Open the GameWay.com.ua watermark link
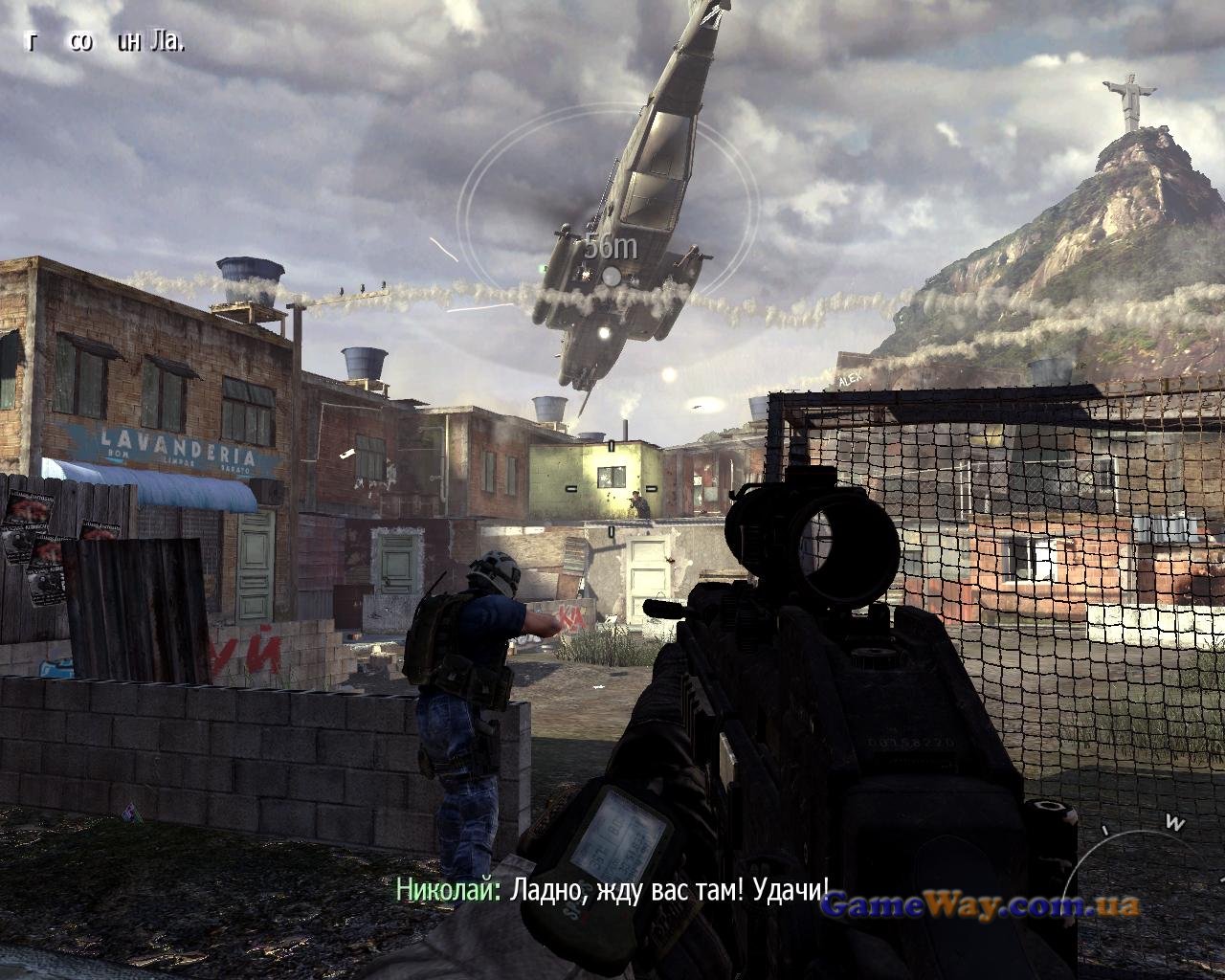 tap(980, 905)
